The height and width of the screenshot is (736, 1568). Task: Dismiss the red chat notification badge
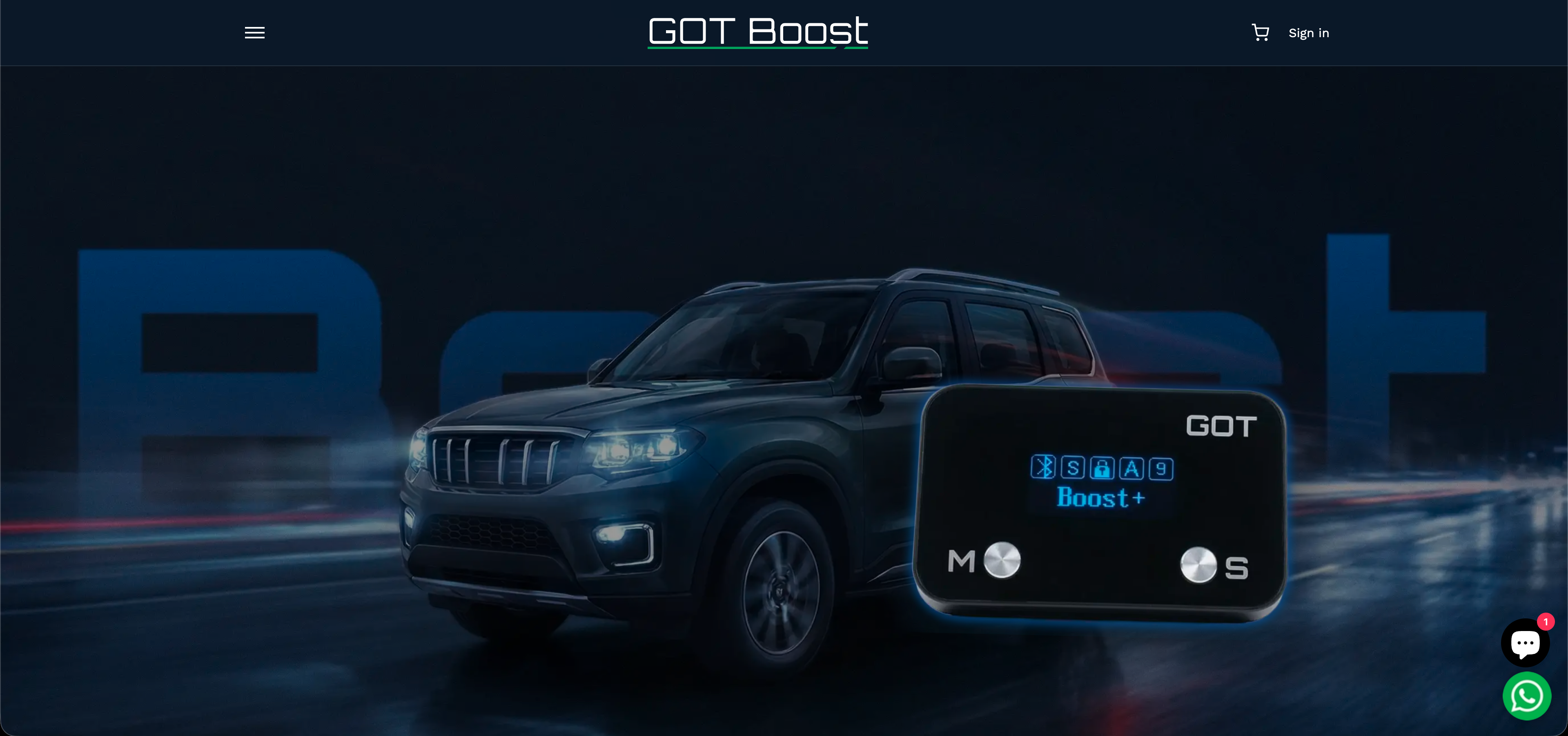point(1547,622)
